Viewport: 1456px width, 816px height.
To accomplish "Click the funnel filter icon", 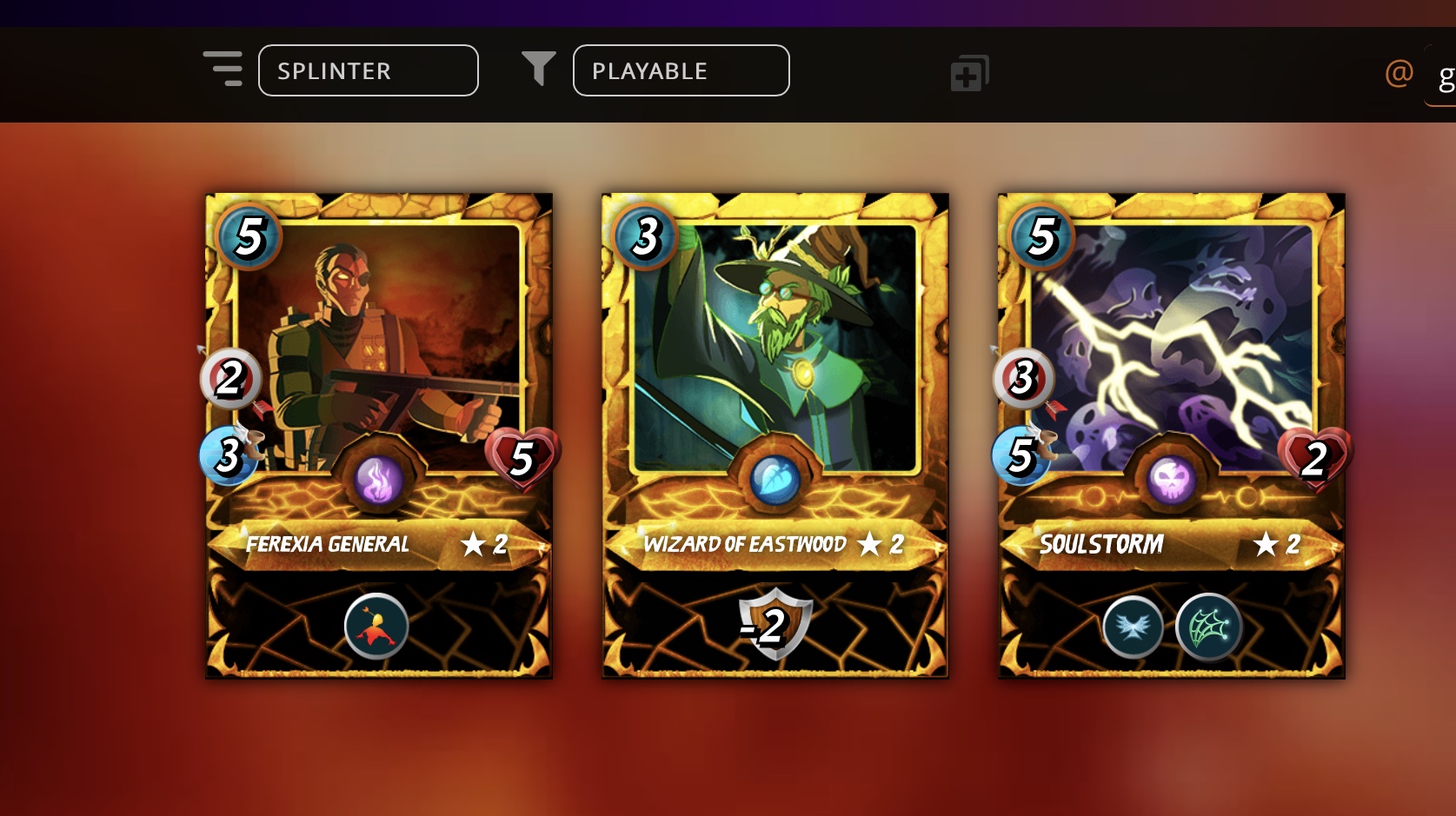I will point(538,69).
